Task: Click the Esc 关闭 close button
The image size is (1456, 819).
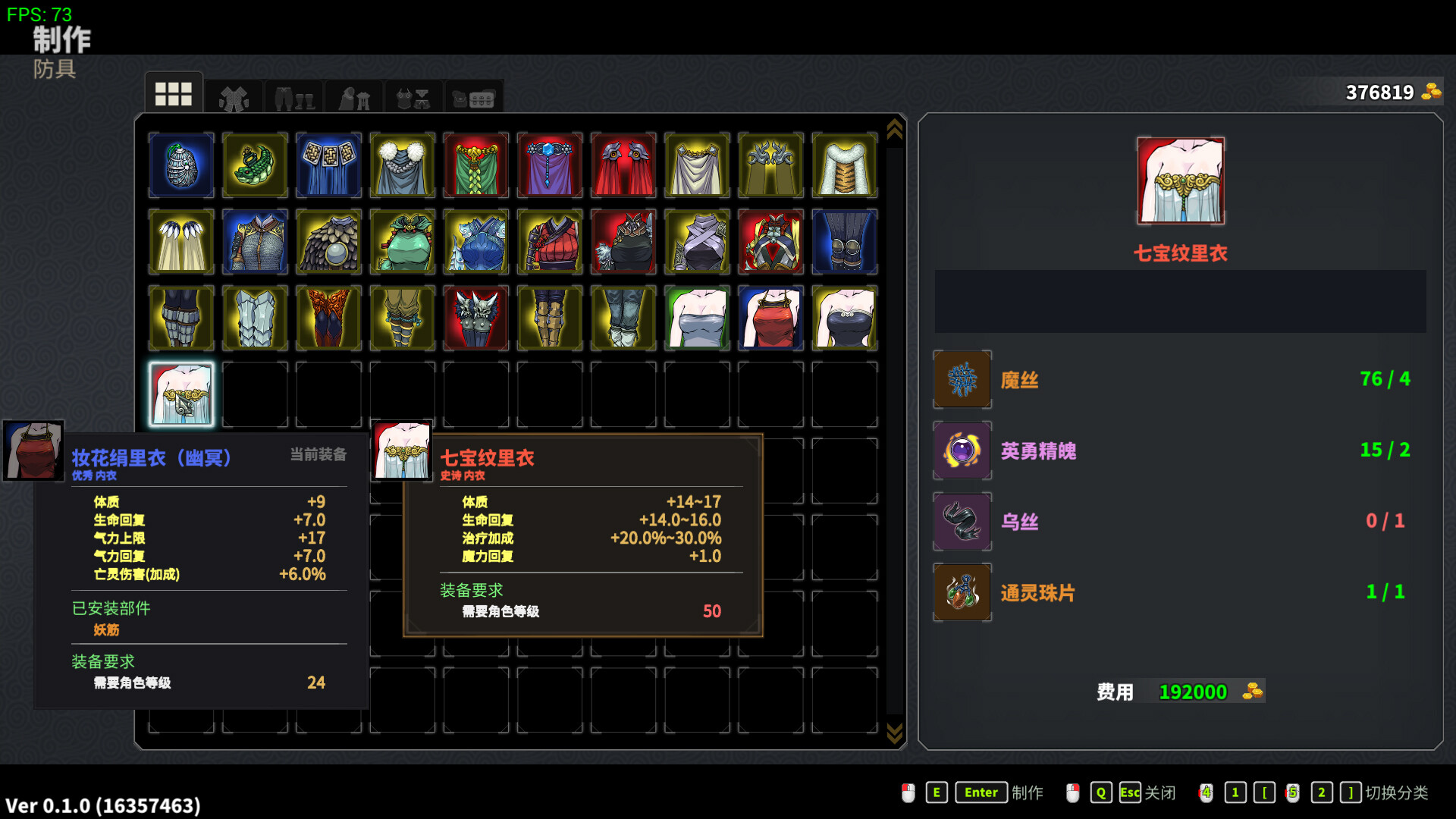Action: (1129, 792)
